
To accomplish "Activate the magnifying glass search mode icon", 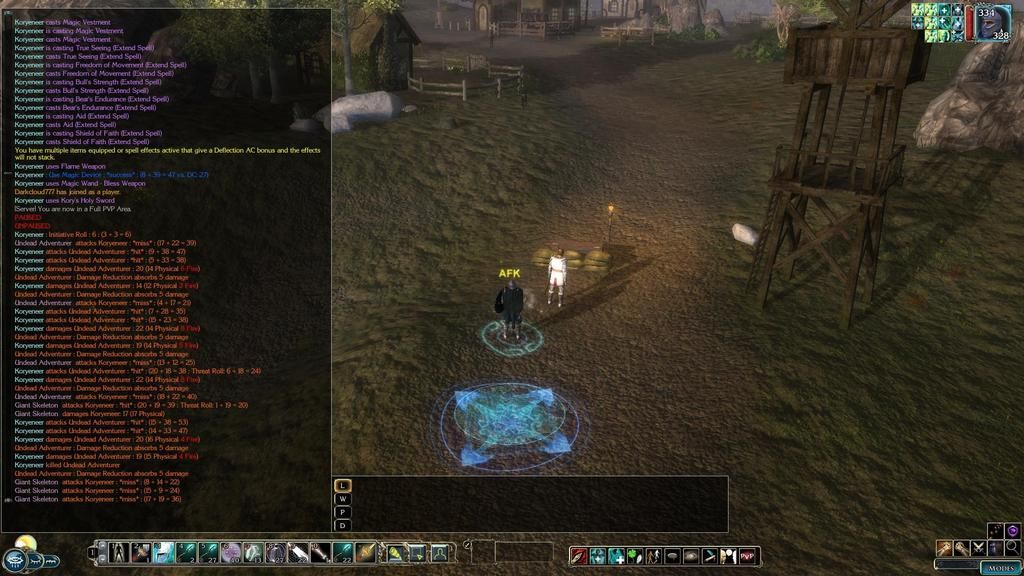I will click(1012, 548).
